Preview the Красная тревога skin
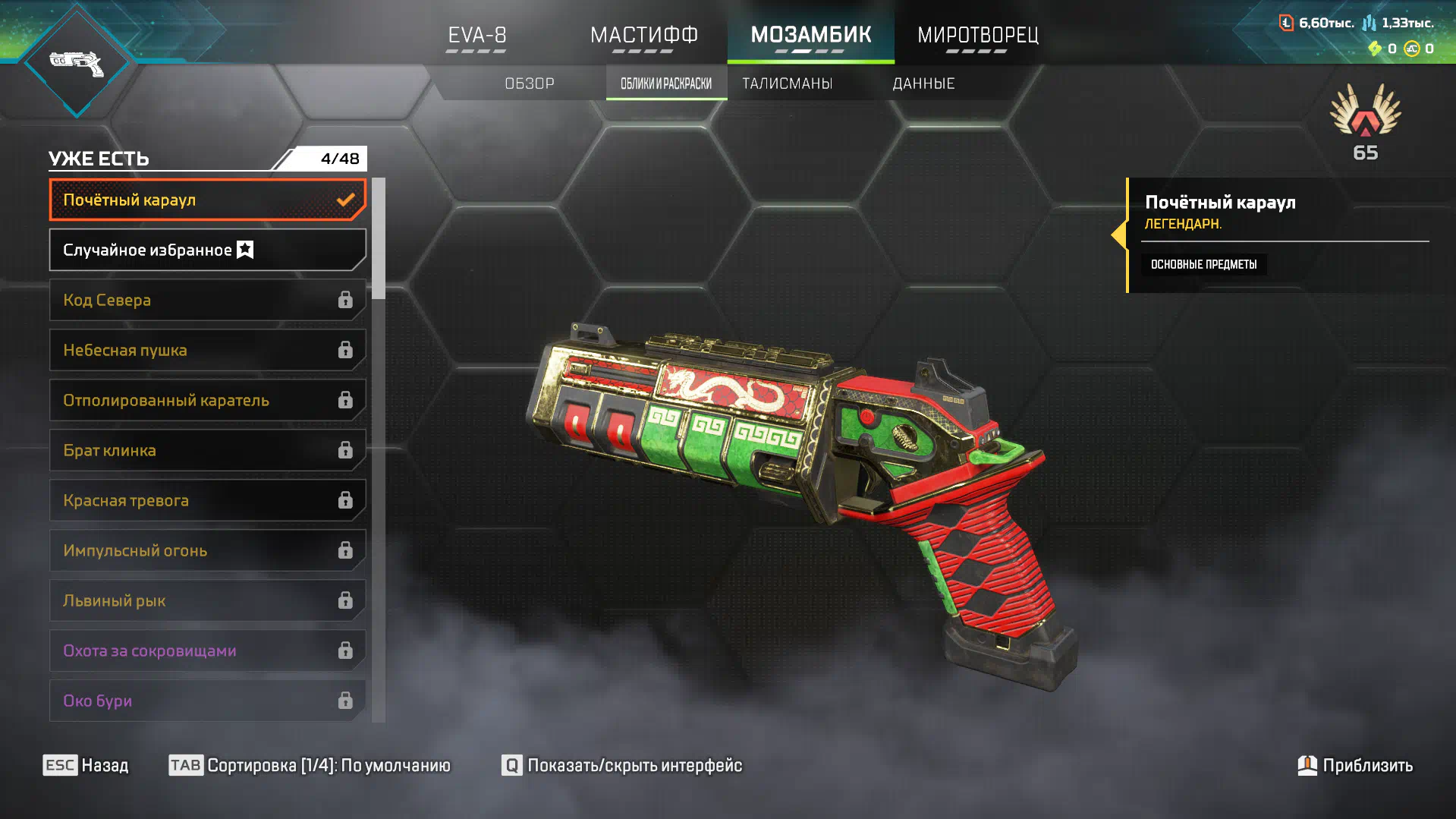1456x819 pixels. (x=207, y=500)
